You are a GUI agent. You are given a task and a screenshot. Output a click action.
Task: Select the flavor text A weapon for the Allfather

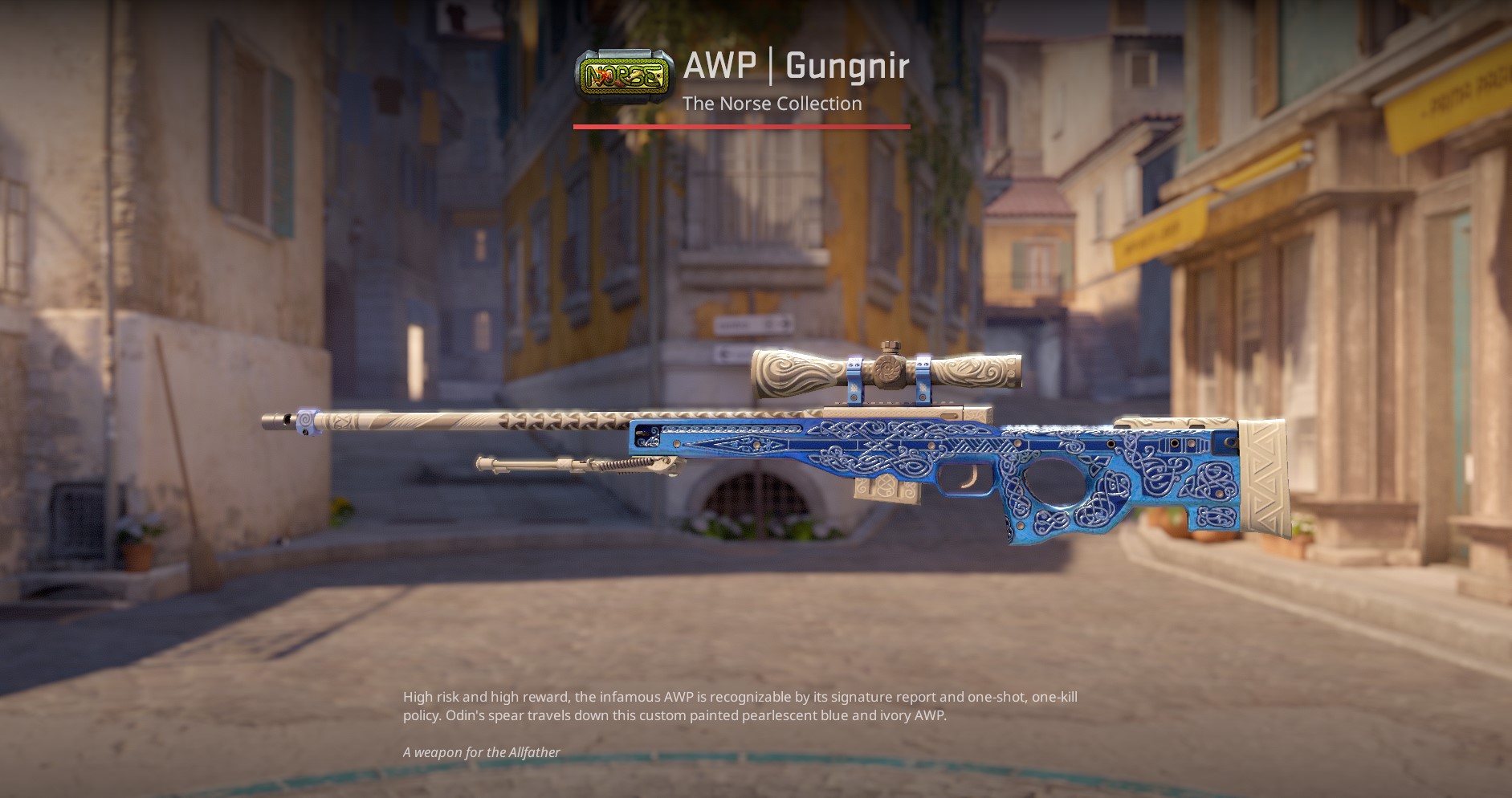pos(482,753)
